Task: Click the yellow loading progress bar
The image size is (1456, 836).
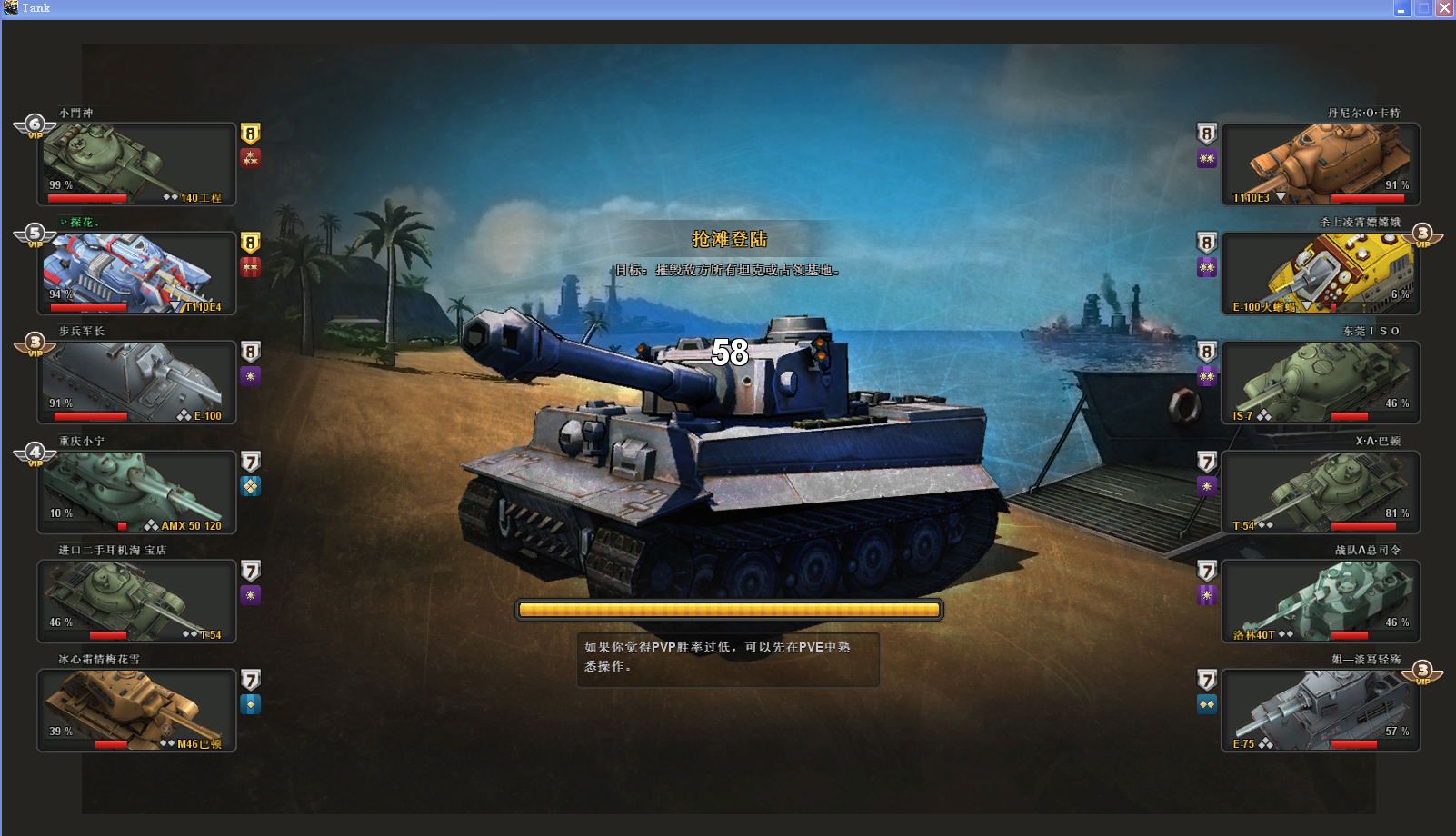Action: pos(729,610)
